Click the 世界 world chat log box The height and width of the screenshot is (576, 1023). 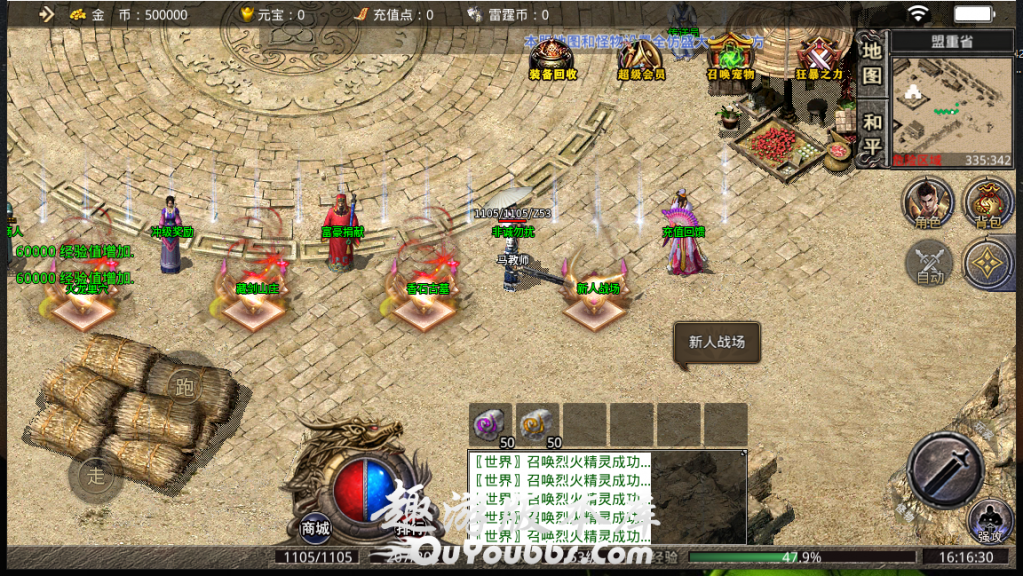coord(606,497)
